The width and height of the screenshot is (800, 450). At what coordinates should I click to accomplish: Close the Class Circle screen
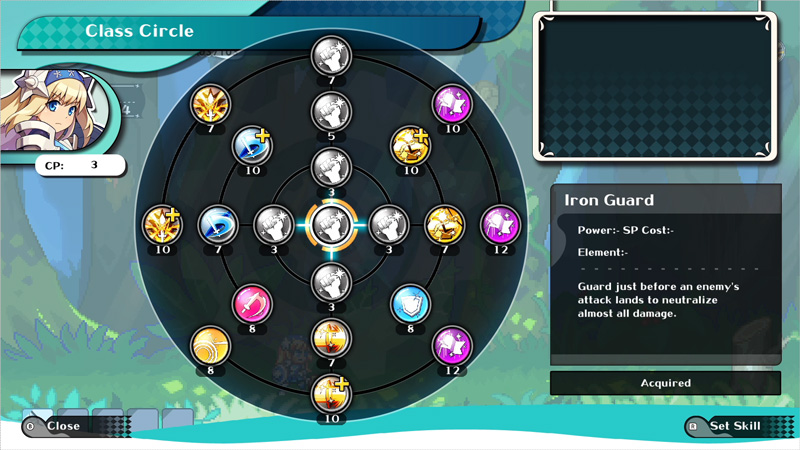click(x=62, y=426)
